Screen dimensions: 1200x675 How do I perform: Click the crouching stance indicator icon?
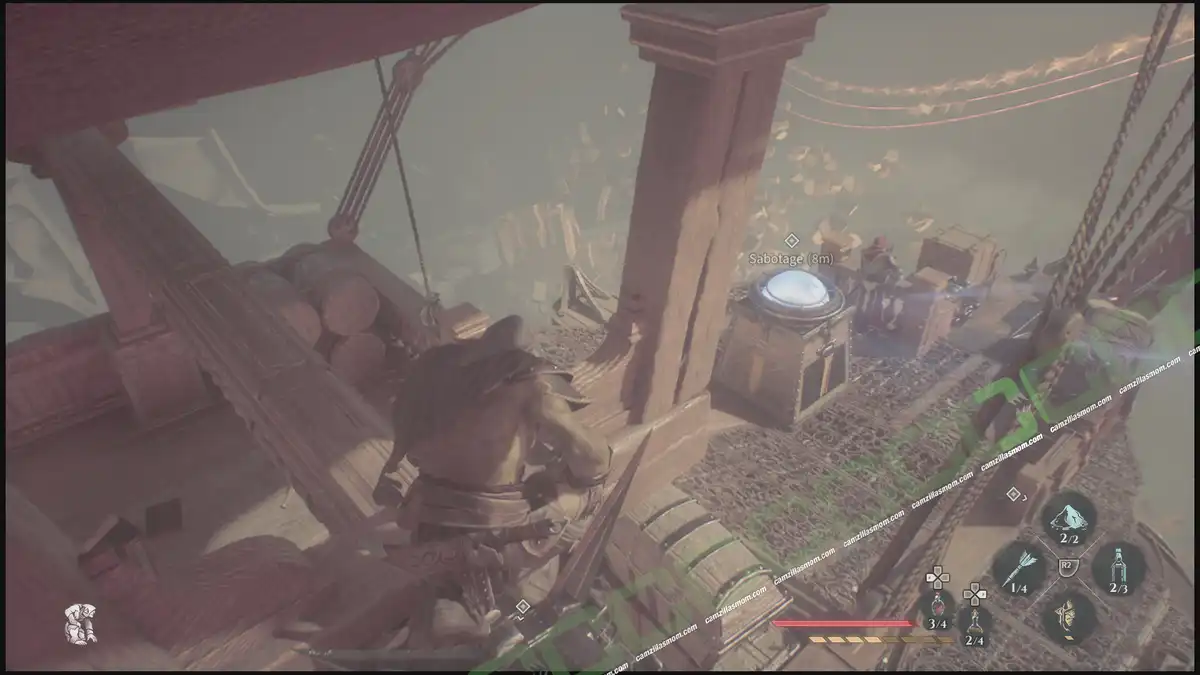(x=80, y=624)
